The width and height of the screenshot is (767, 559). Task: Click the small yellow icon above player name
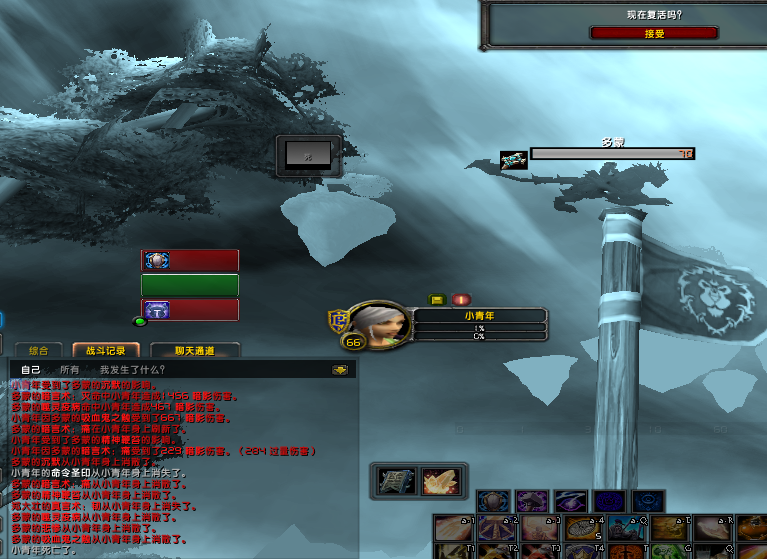click(x=436, y=299)
